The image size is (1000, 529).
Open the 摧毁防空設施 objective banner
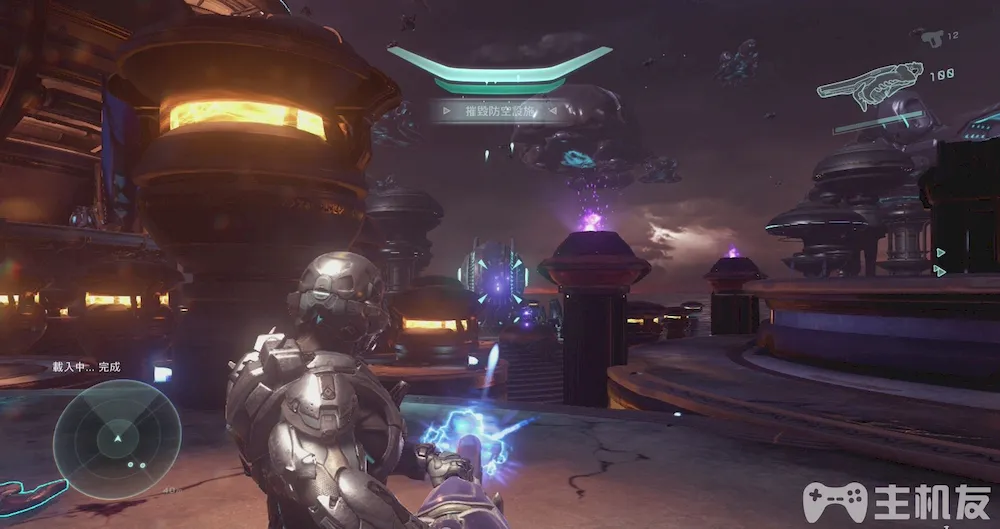tap(500, 111)
